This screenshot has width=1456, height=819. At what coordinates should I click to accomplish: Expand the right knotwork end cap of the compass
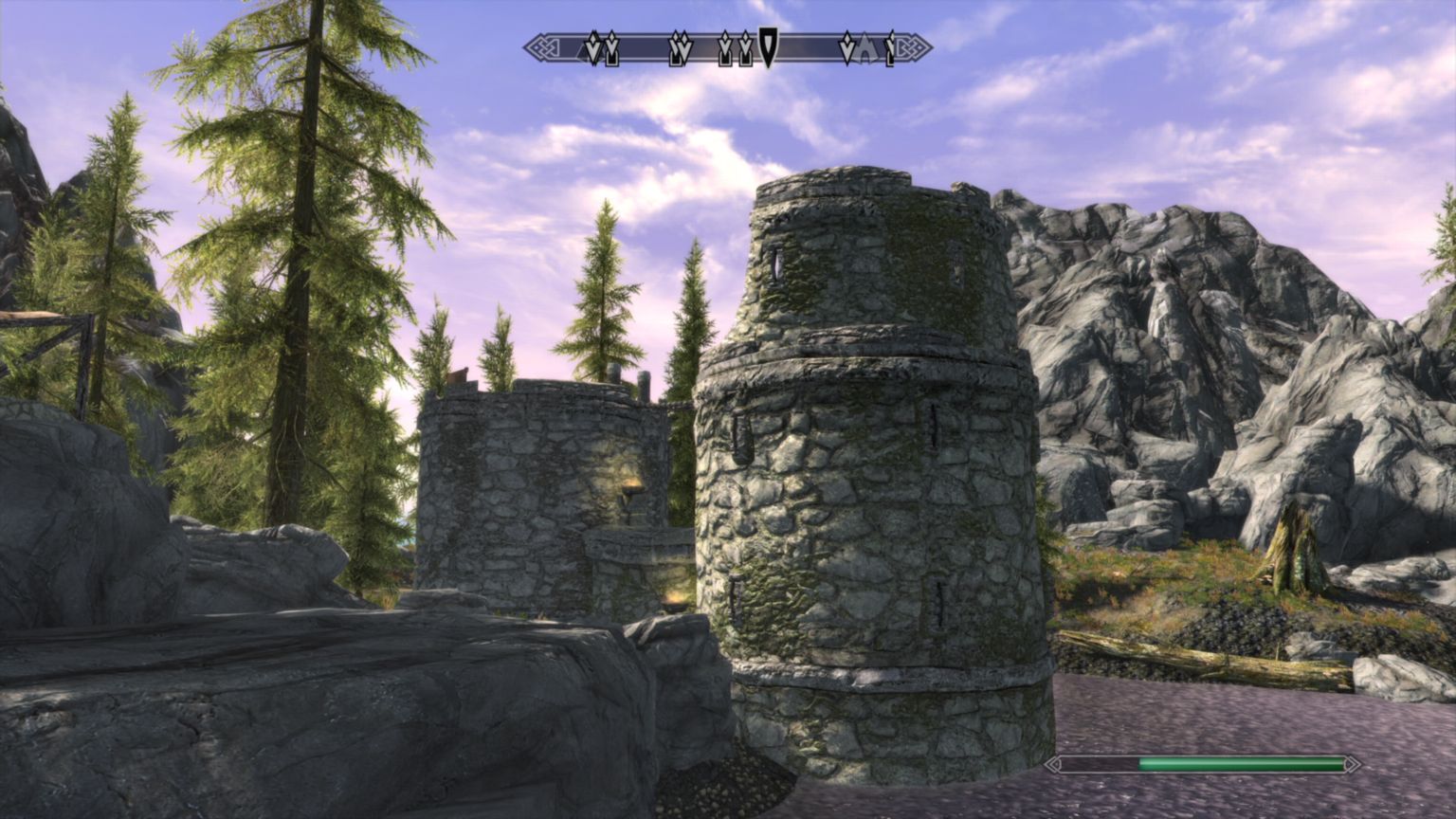913,45
